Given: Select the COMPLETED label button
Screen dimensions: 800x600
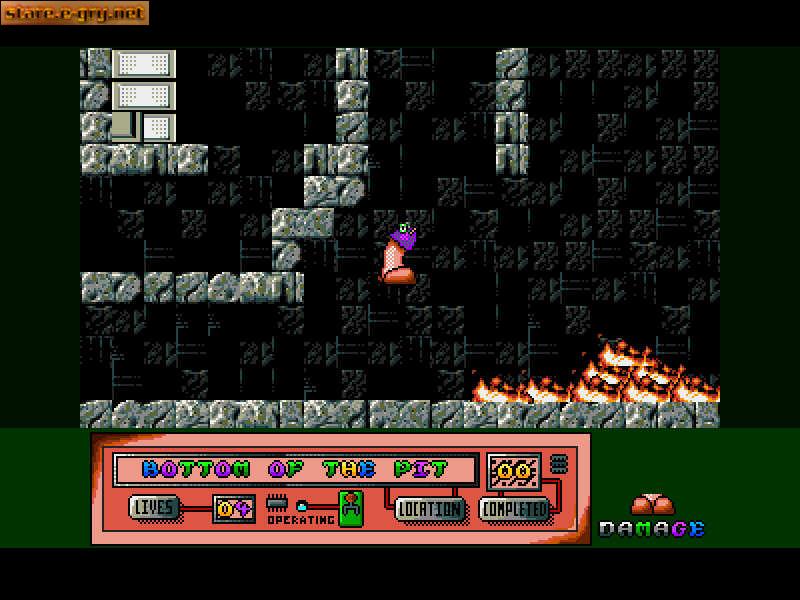Looking at the screenshot, I should tap(515, 509).
